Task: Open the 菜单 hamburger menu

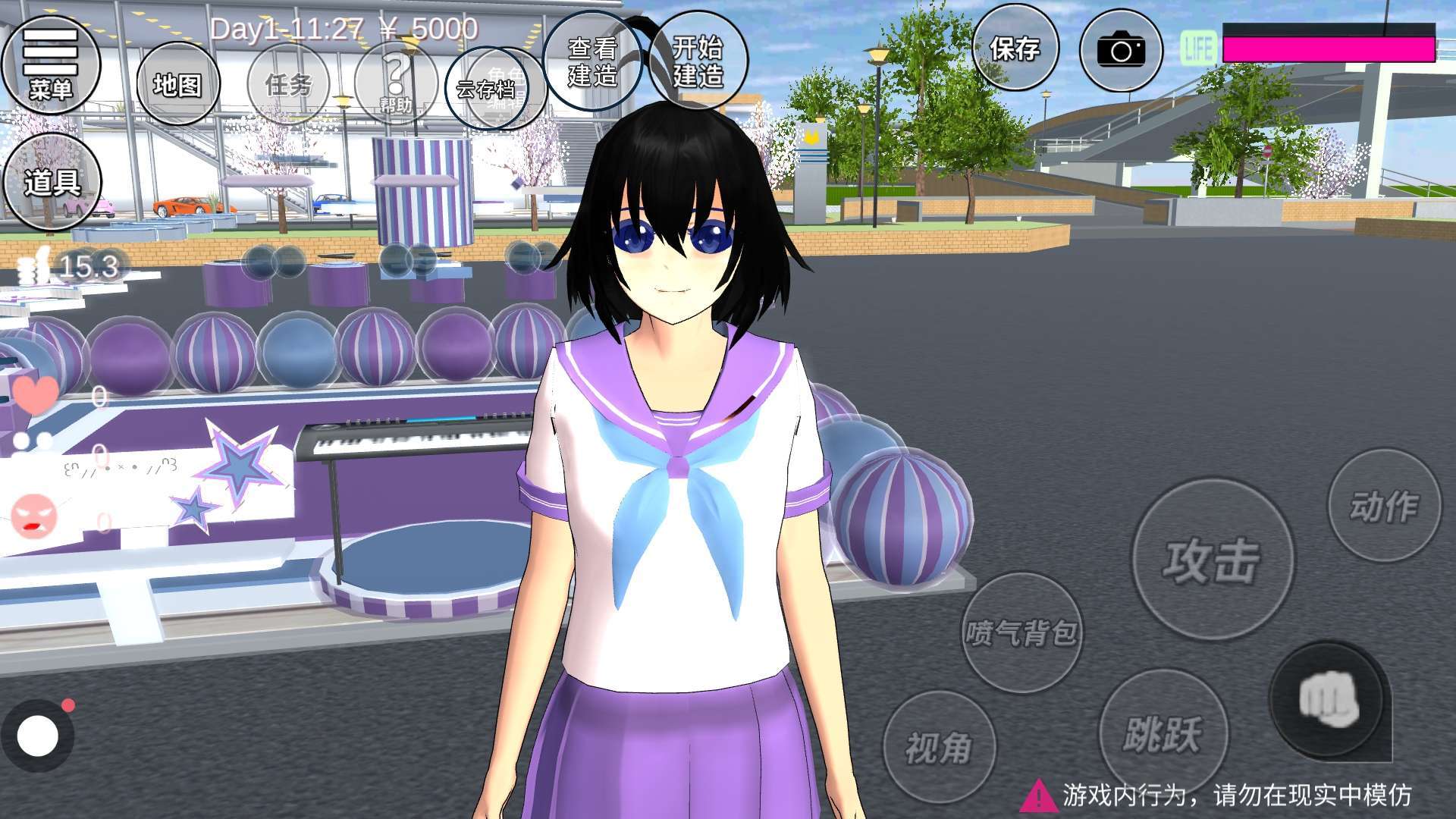Action: (50, 64)
